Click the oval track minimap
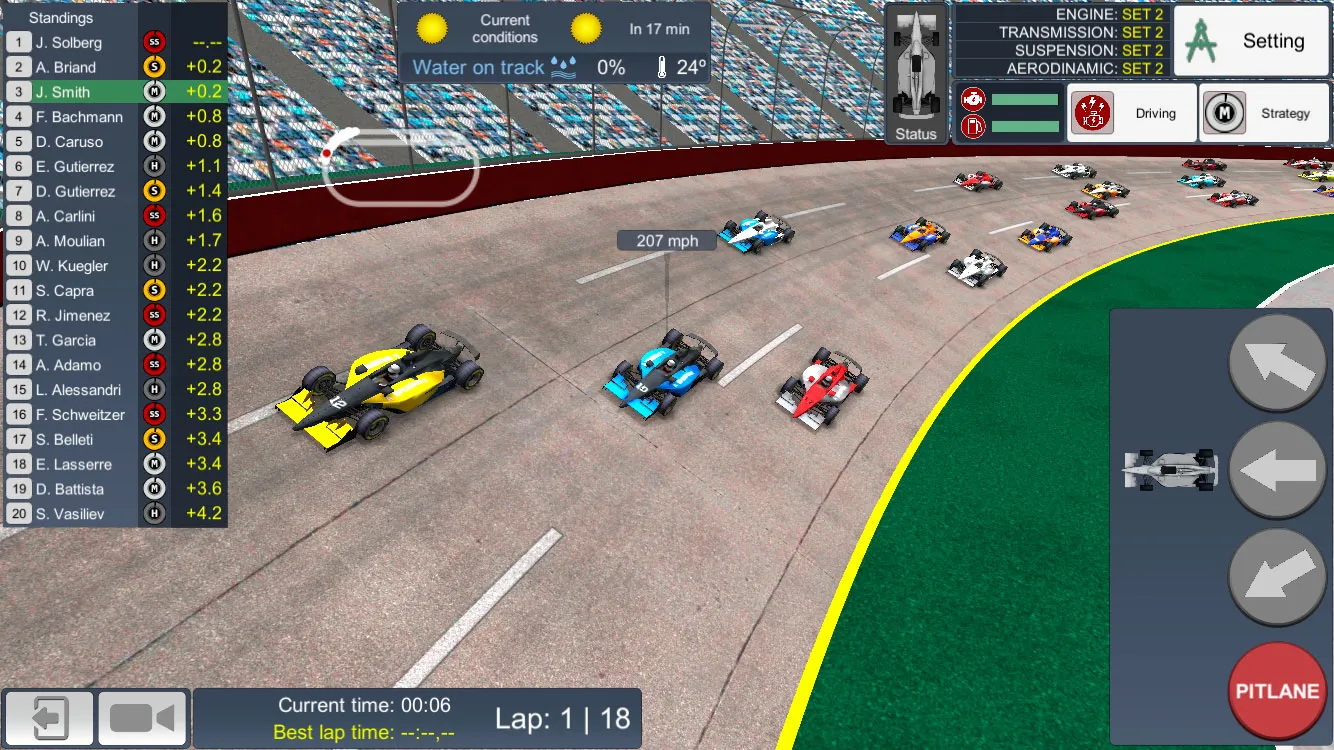Viewport: 1334px width, 750px height. [x=400, y=165]
